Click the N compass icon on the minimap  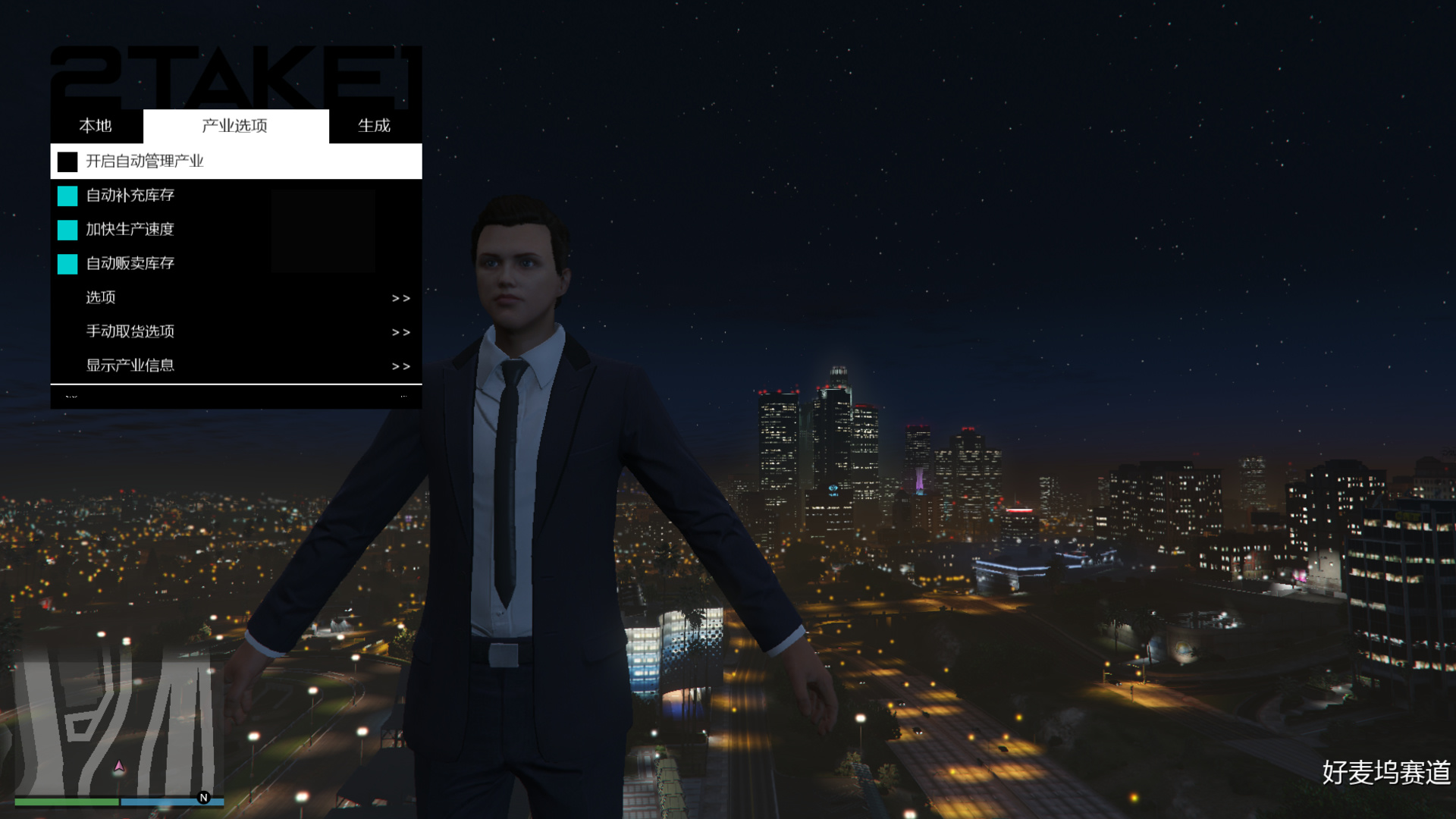pyautogui.click(x=202, y=798)
